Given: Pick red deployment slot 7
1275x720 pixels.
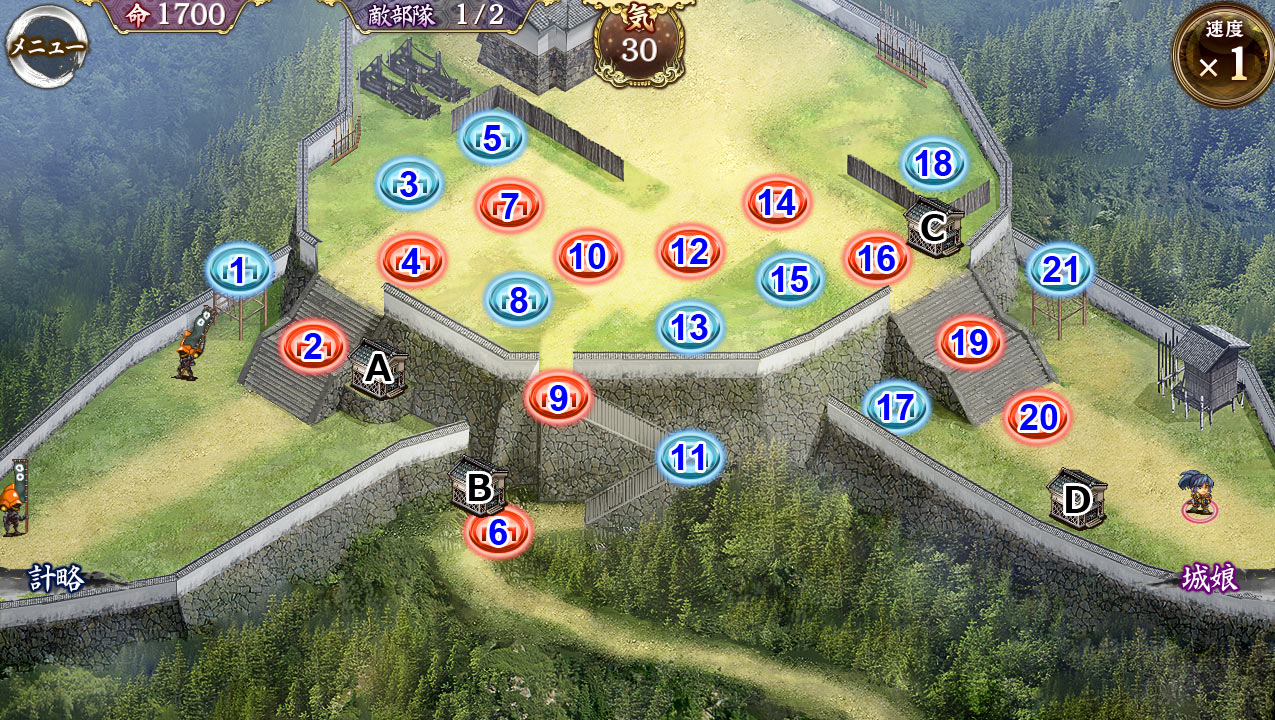Looking at the screenshot, I should pos(509,207).
